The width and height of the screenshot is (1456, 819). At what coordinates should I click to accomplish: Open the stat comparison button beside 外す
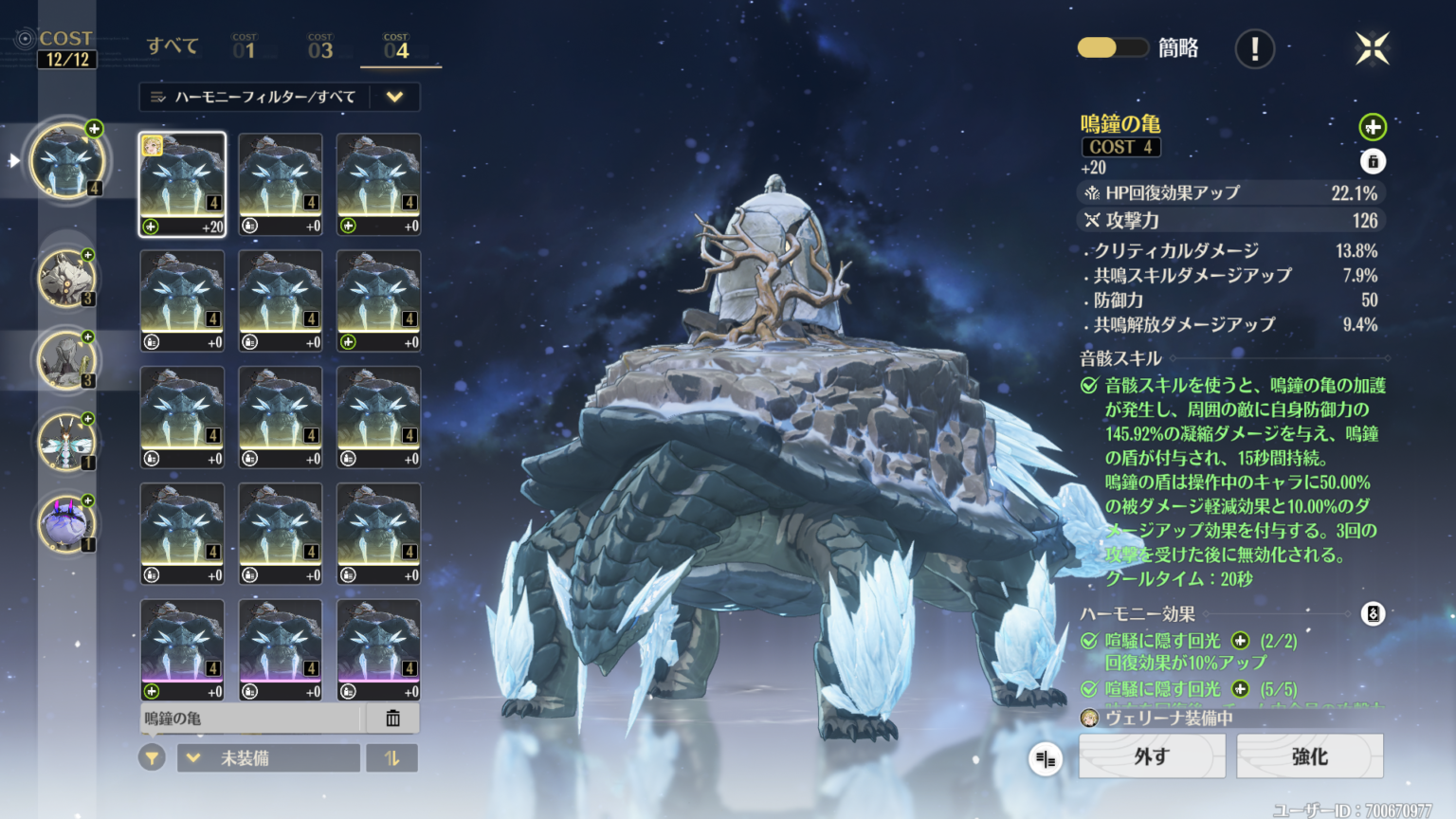point(1046,758)
